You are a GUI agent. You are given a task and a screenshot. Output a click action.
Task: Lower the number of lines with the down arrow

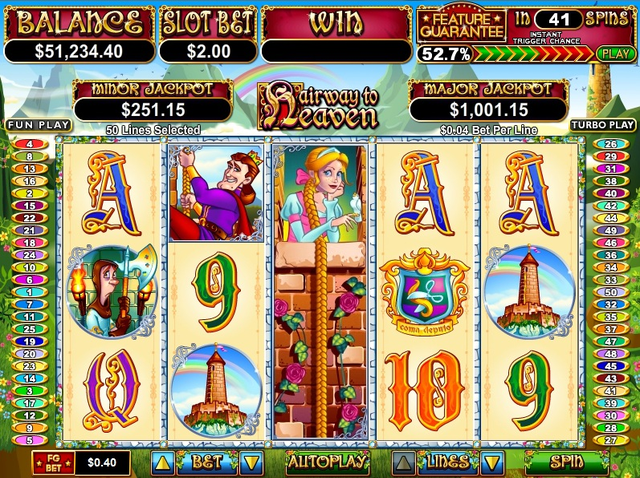tap(492, 462)
